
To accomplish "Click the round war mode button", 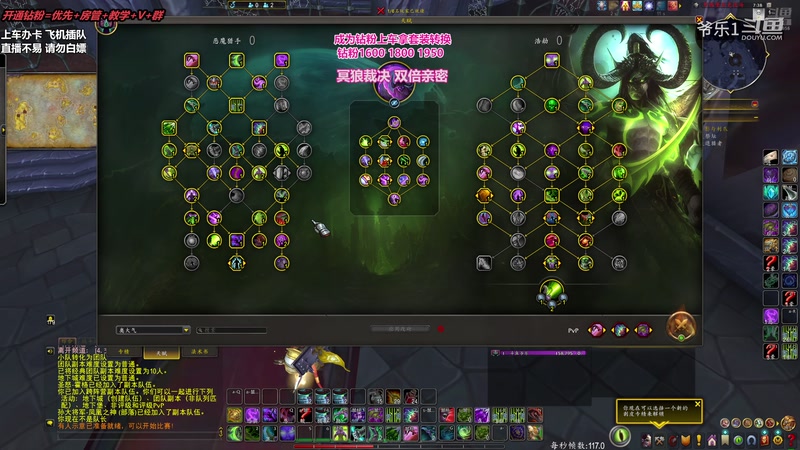I will point(683,326).
